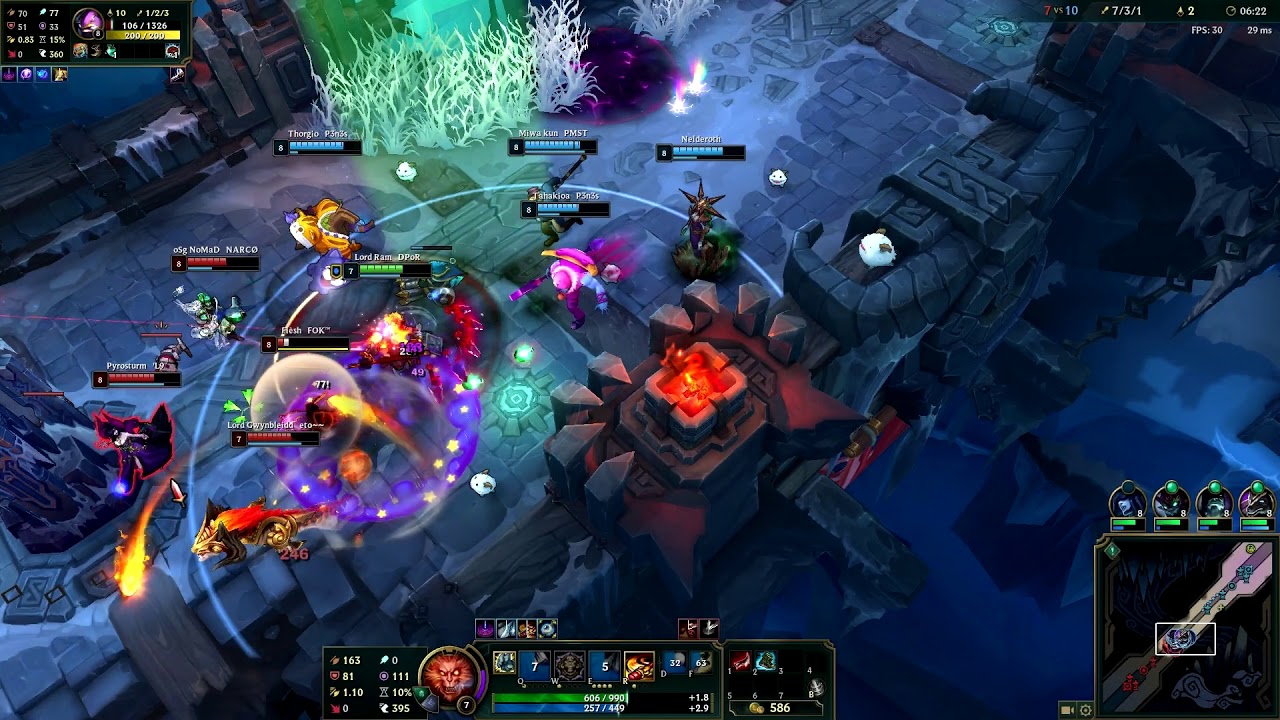Click the passive ability icon
Screen dimensions: 1280x720
click(505, 663)
